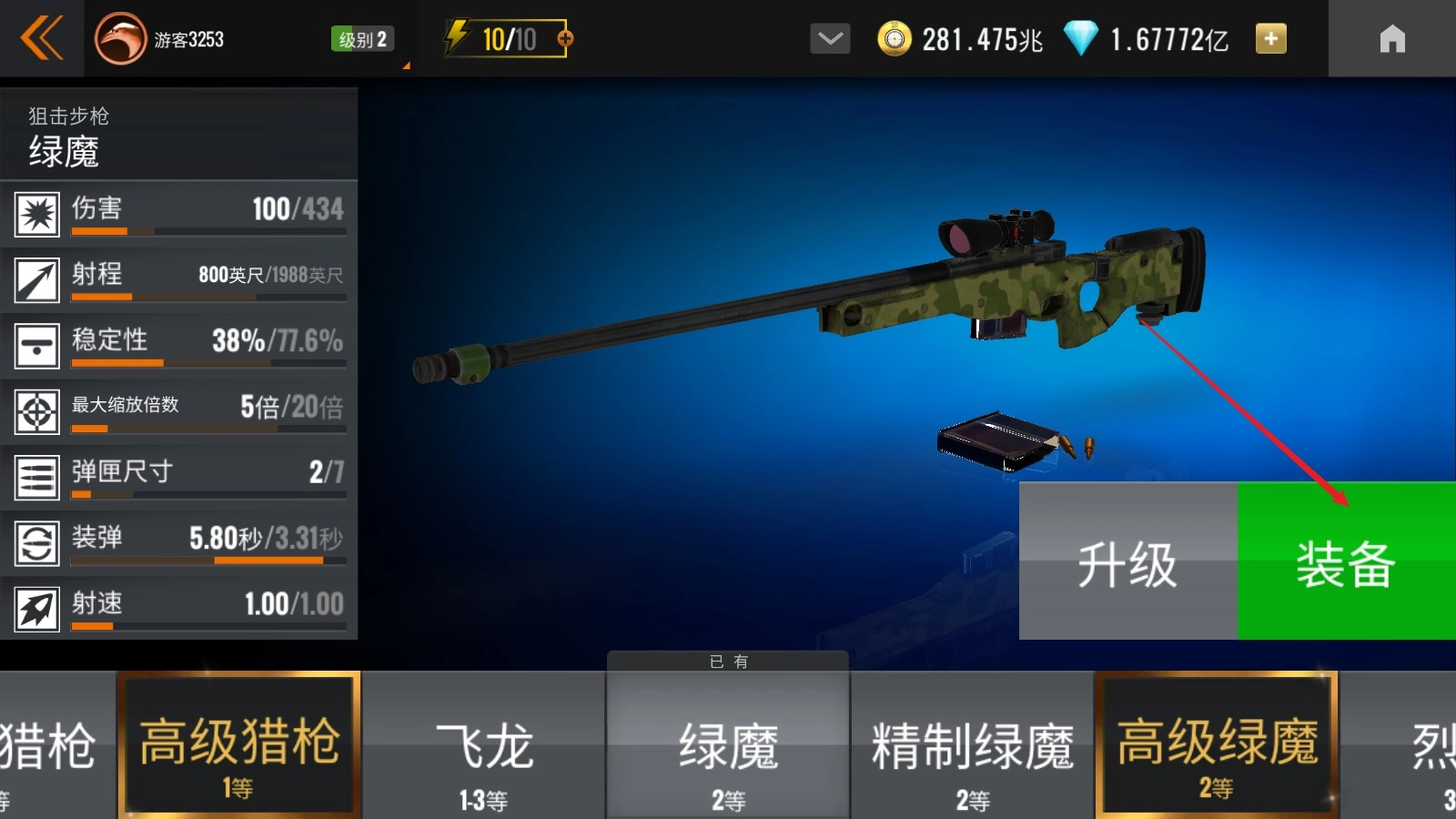This screenshot has width=1456, height=819.
Task: Click the reload (装弹) circular arrows icon
Action: (36, 541)
